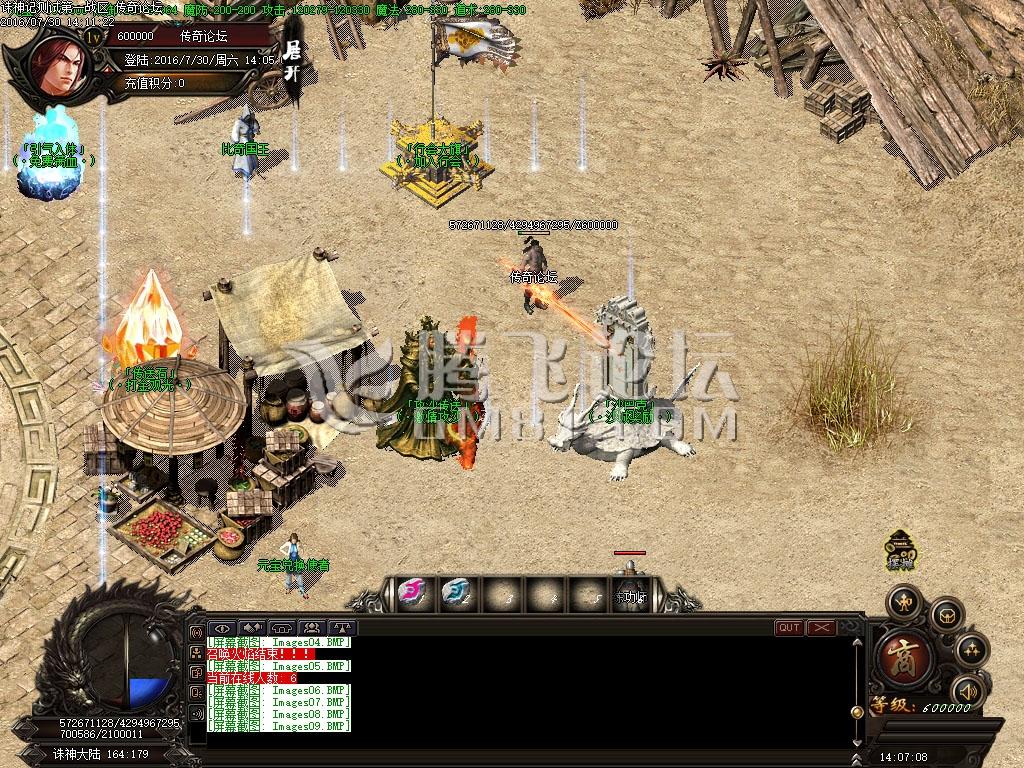Screen dimensions: 1024x768
Task: Open the character figure round button
Action: (904, 602)
